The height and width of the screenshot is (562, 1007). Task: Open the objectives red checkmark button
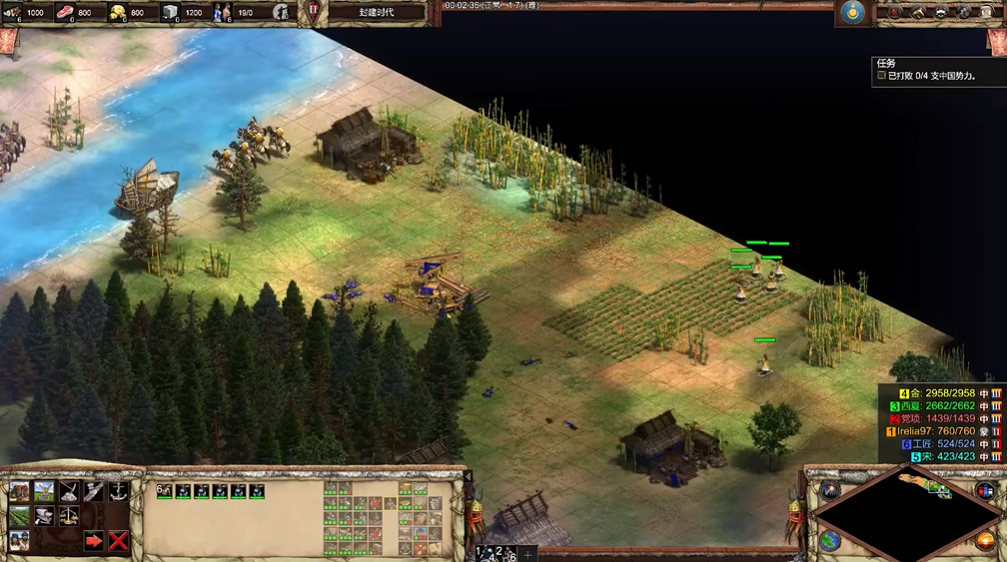(893, 12)
